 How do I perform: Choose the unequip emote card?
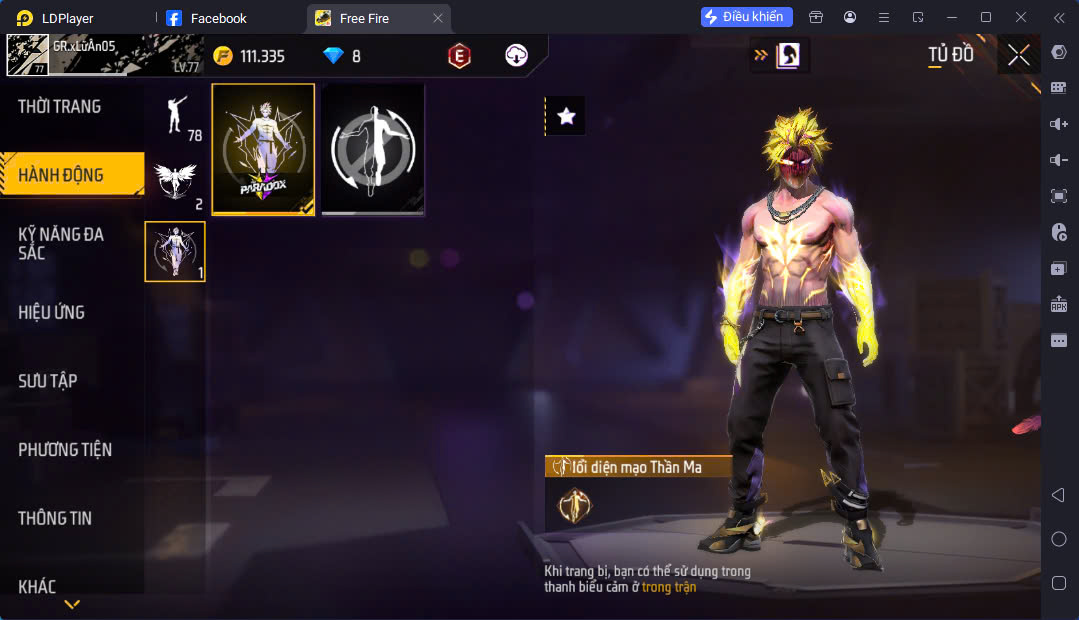(374, 149)
